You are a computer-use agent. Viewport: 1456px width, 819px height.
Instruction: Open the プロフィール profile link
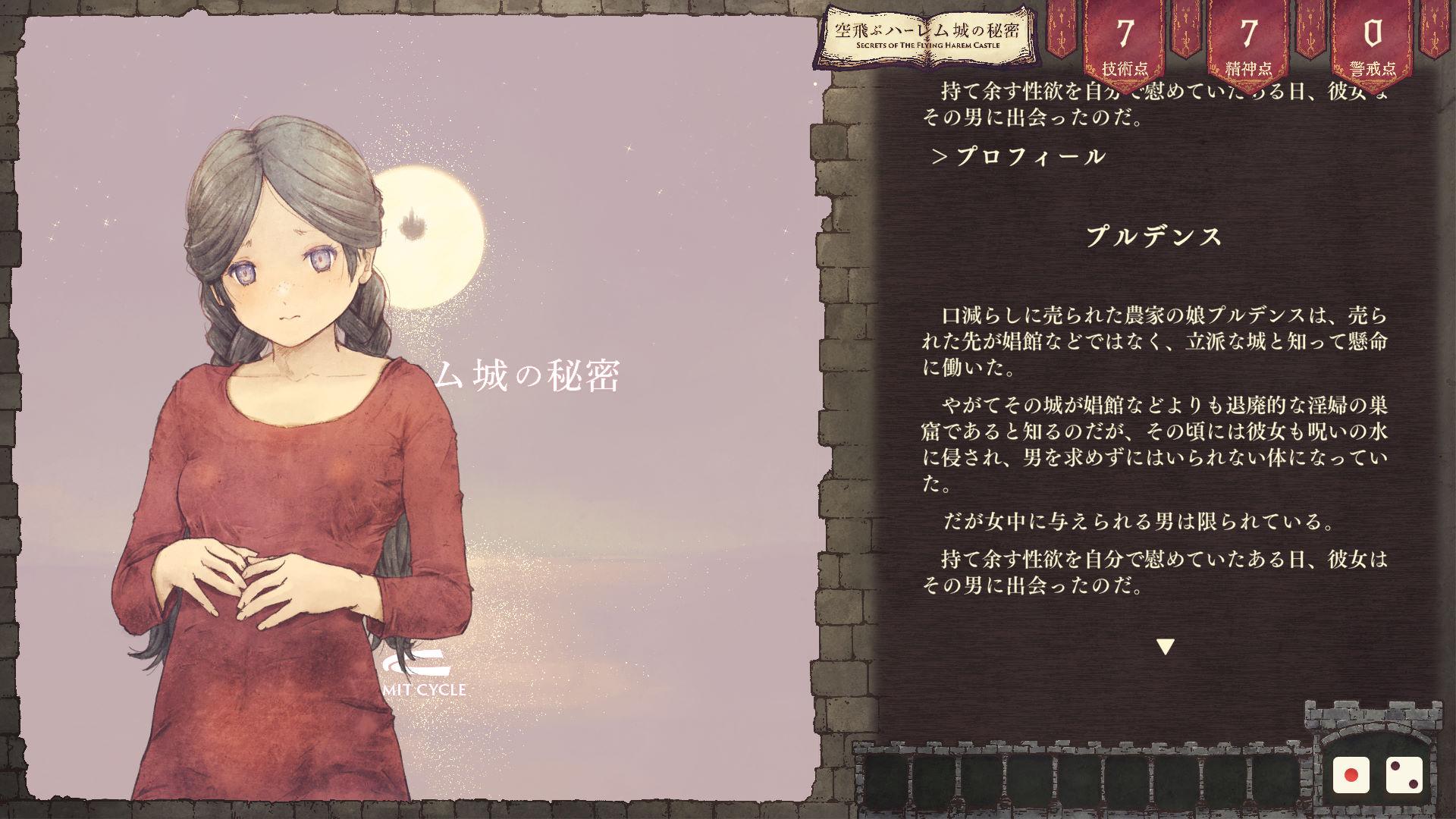point(1019,157)
